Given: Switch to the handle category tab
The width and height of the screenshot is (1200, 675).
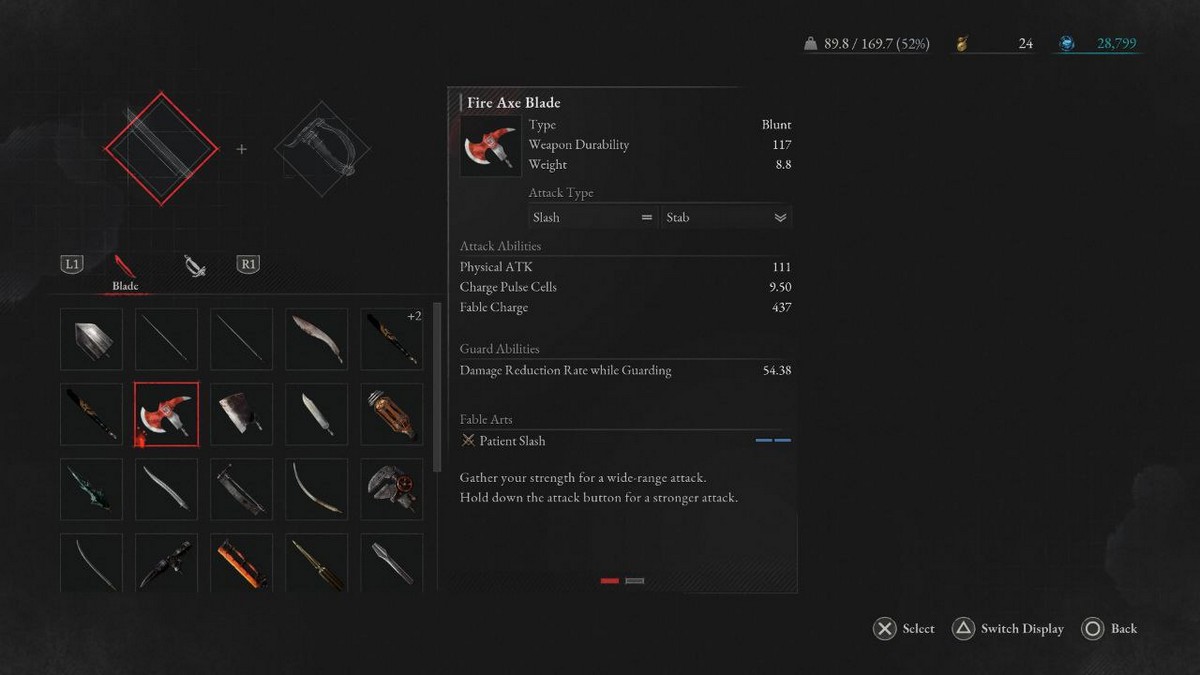Looking at the screenshot, I should [194, 265].
